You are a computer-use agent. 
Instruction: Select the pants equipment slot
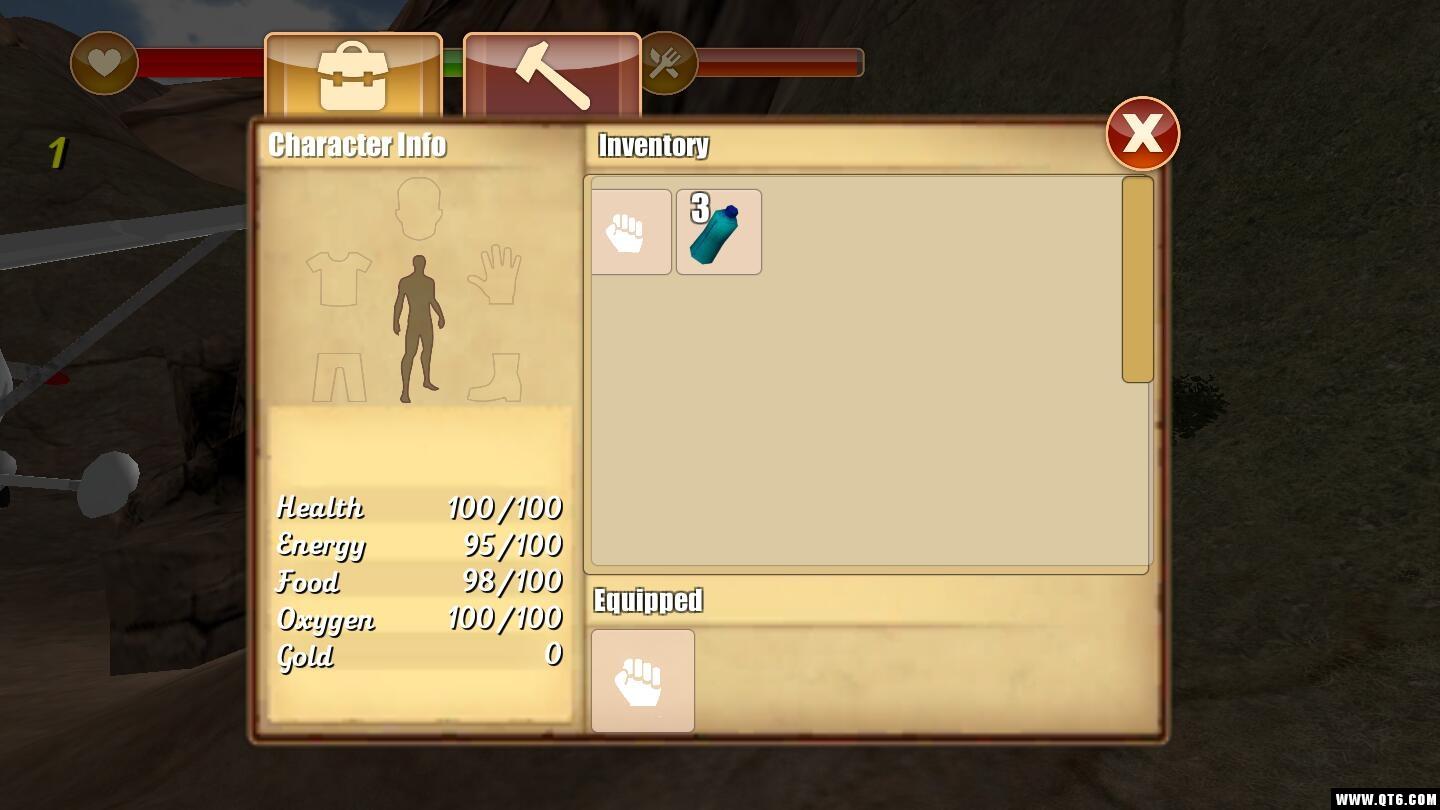click(339, 377)
